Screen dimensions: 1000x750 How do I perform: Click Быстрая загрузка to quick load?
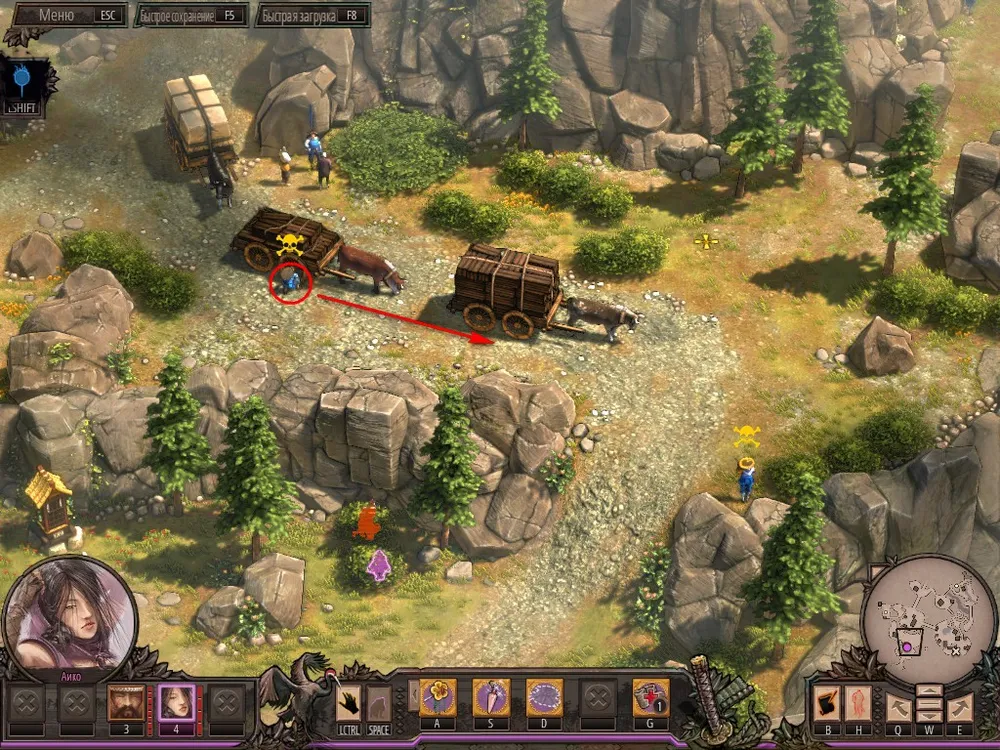click(312, 15)
